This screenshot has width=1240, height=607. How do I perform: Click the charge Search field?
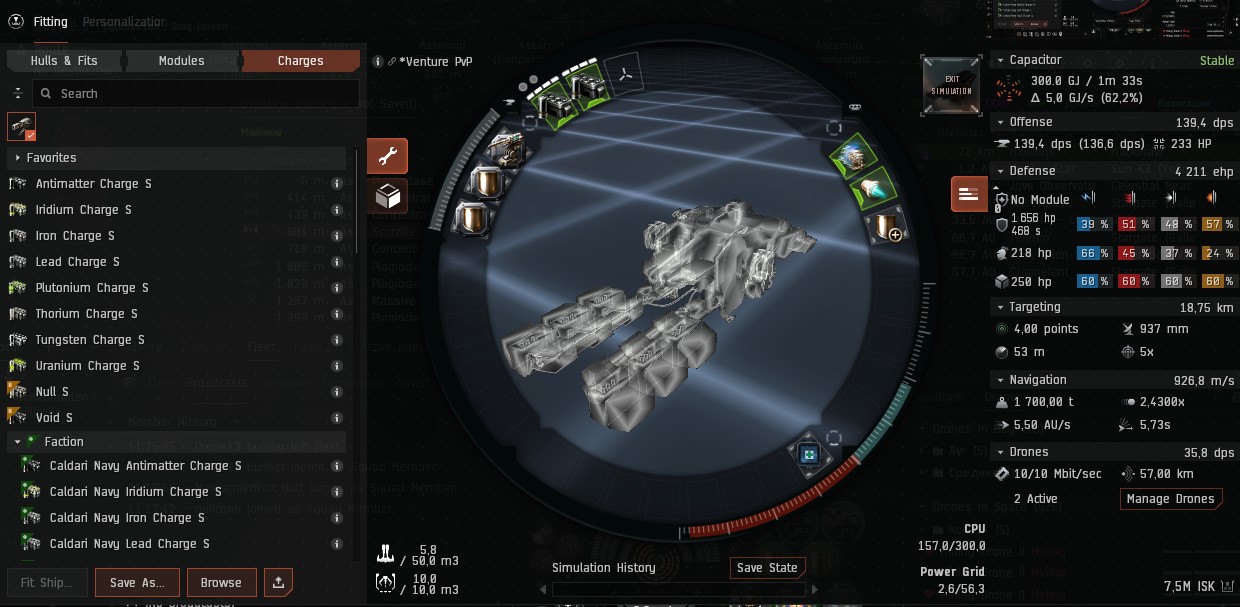point(195,93)
